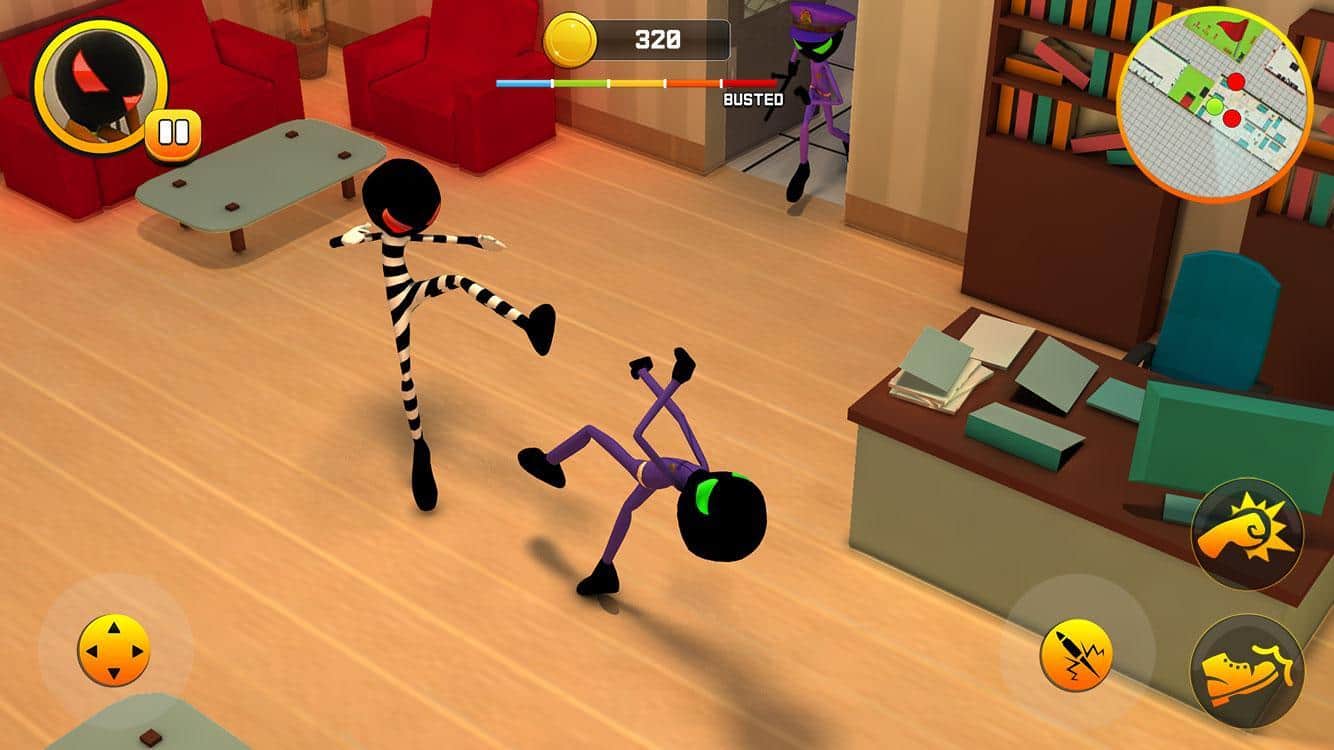Image resolution: width=1334 pixels, height=750 pixels.
Task: Pause the game with the pause button
Action: 173,134
